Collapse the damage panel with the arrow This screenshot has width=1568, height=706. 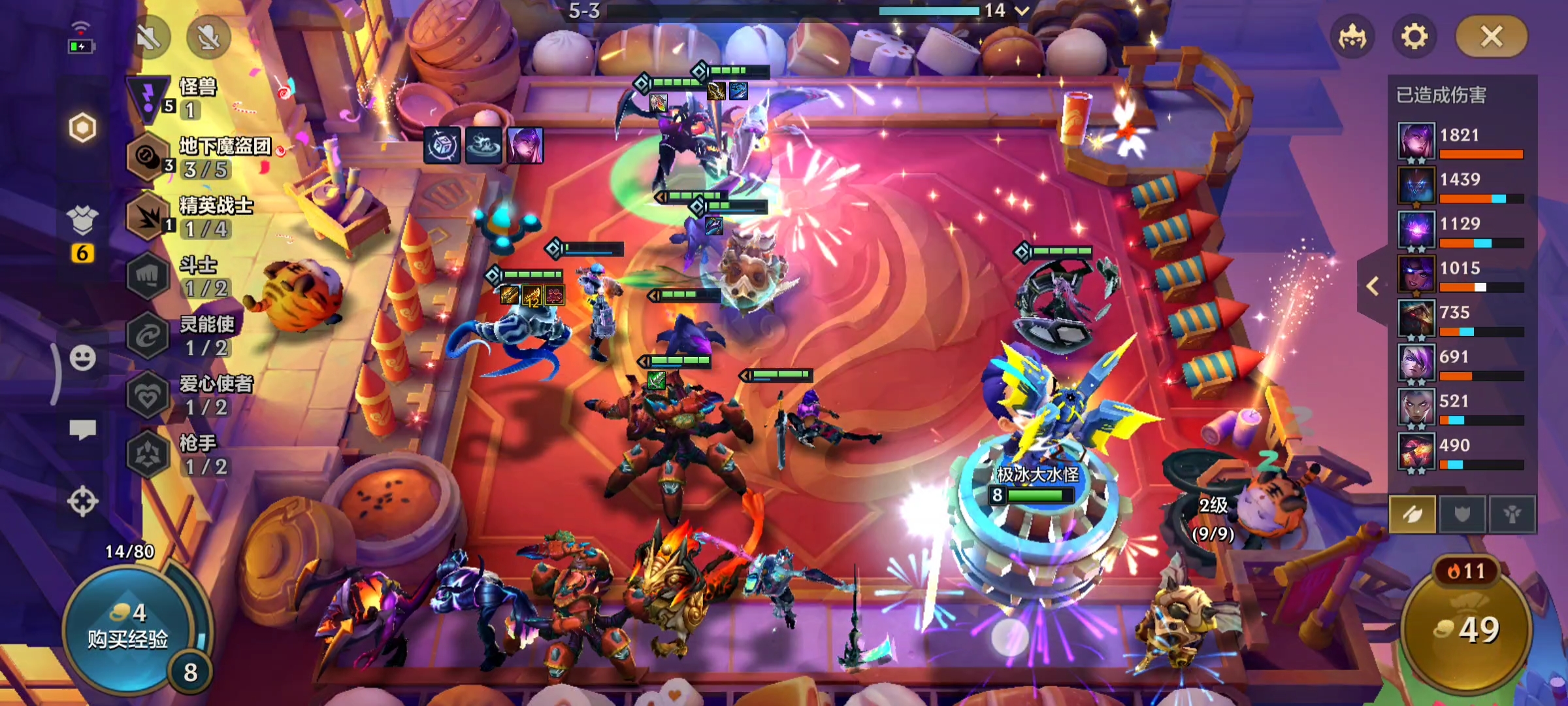(x=1373, y=286)
